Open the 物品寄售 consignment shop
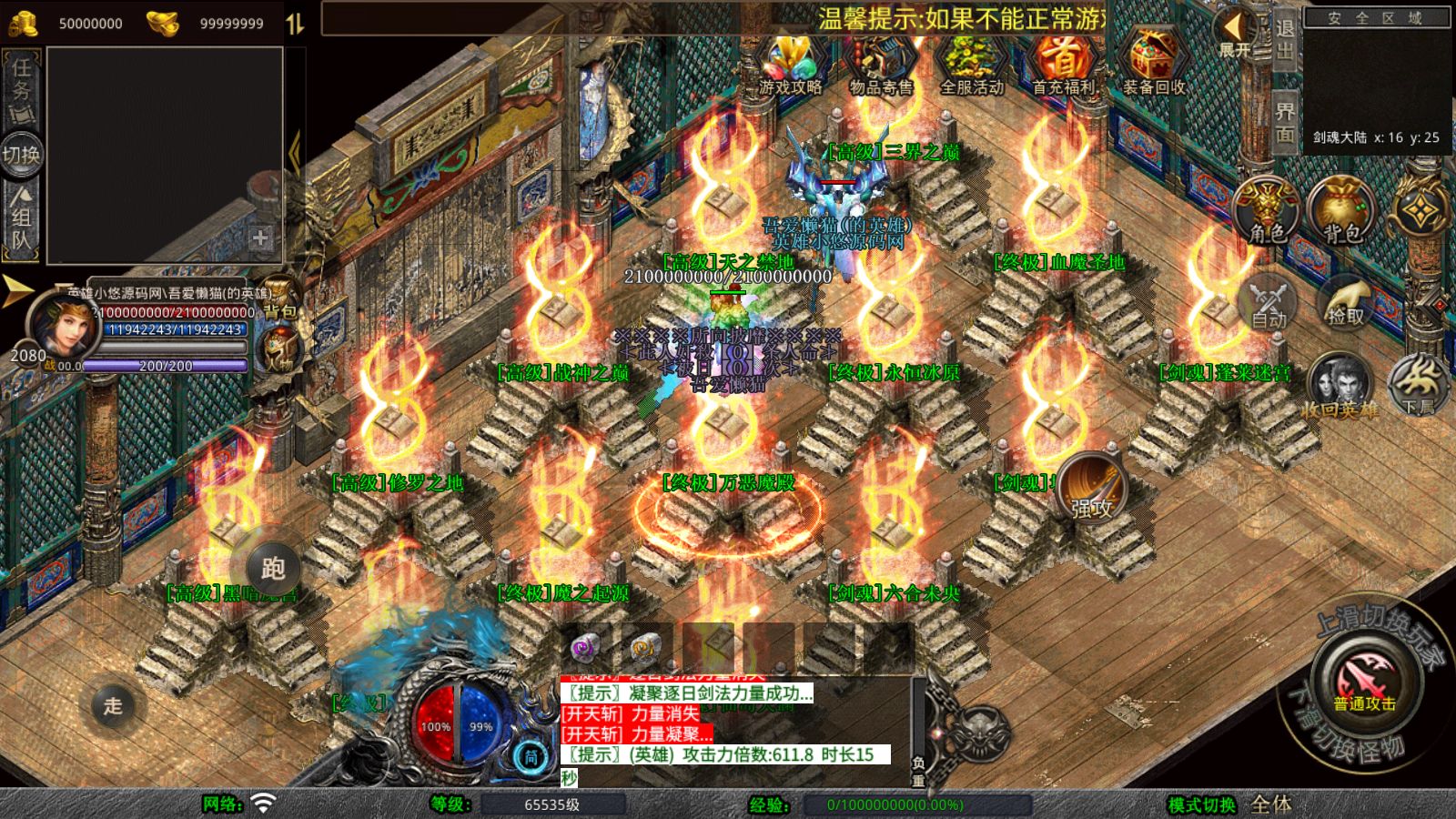This screenshot has width=1456, height=819. [880, 66]
